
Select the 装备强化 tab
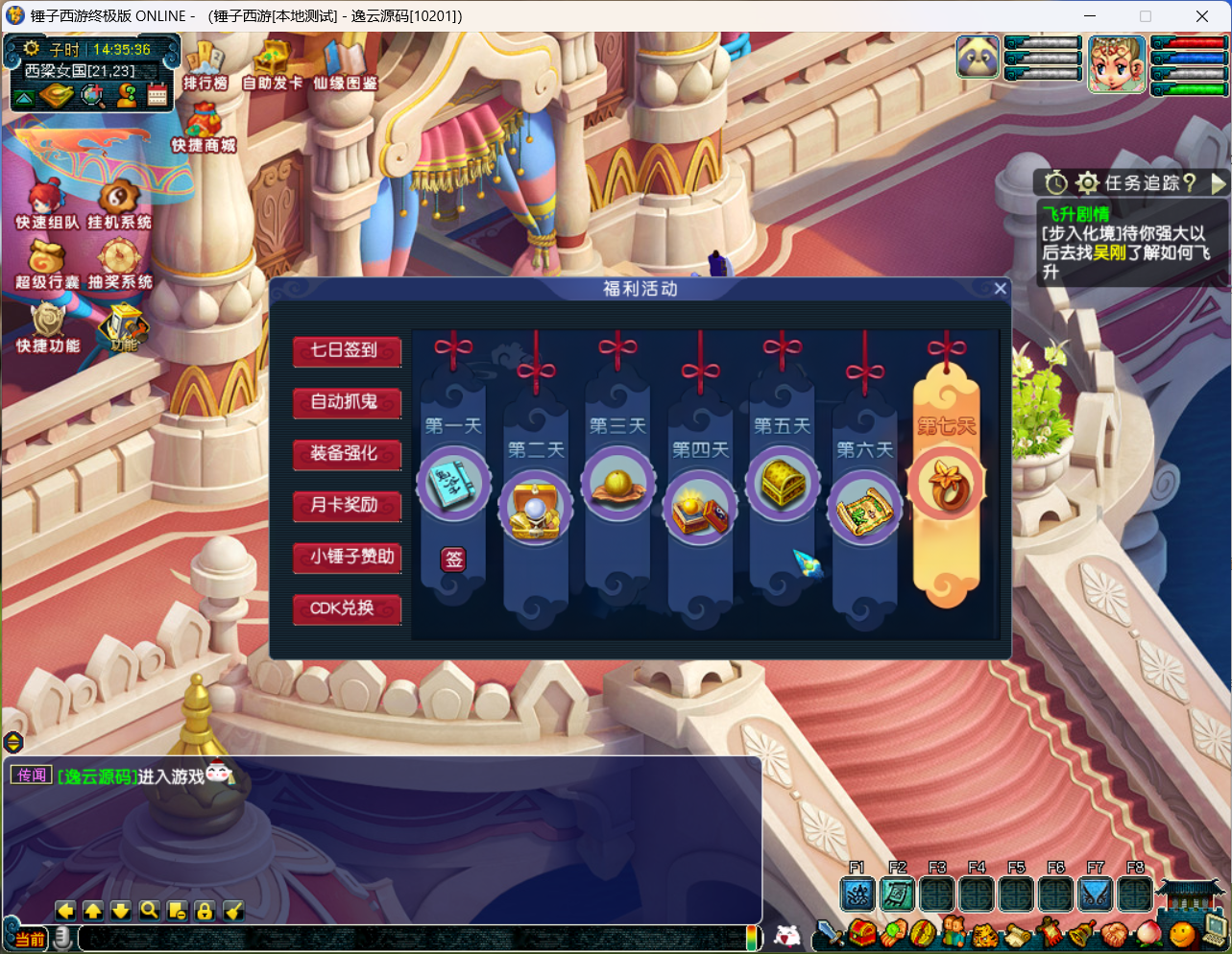point(347,454)
